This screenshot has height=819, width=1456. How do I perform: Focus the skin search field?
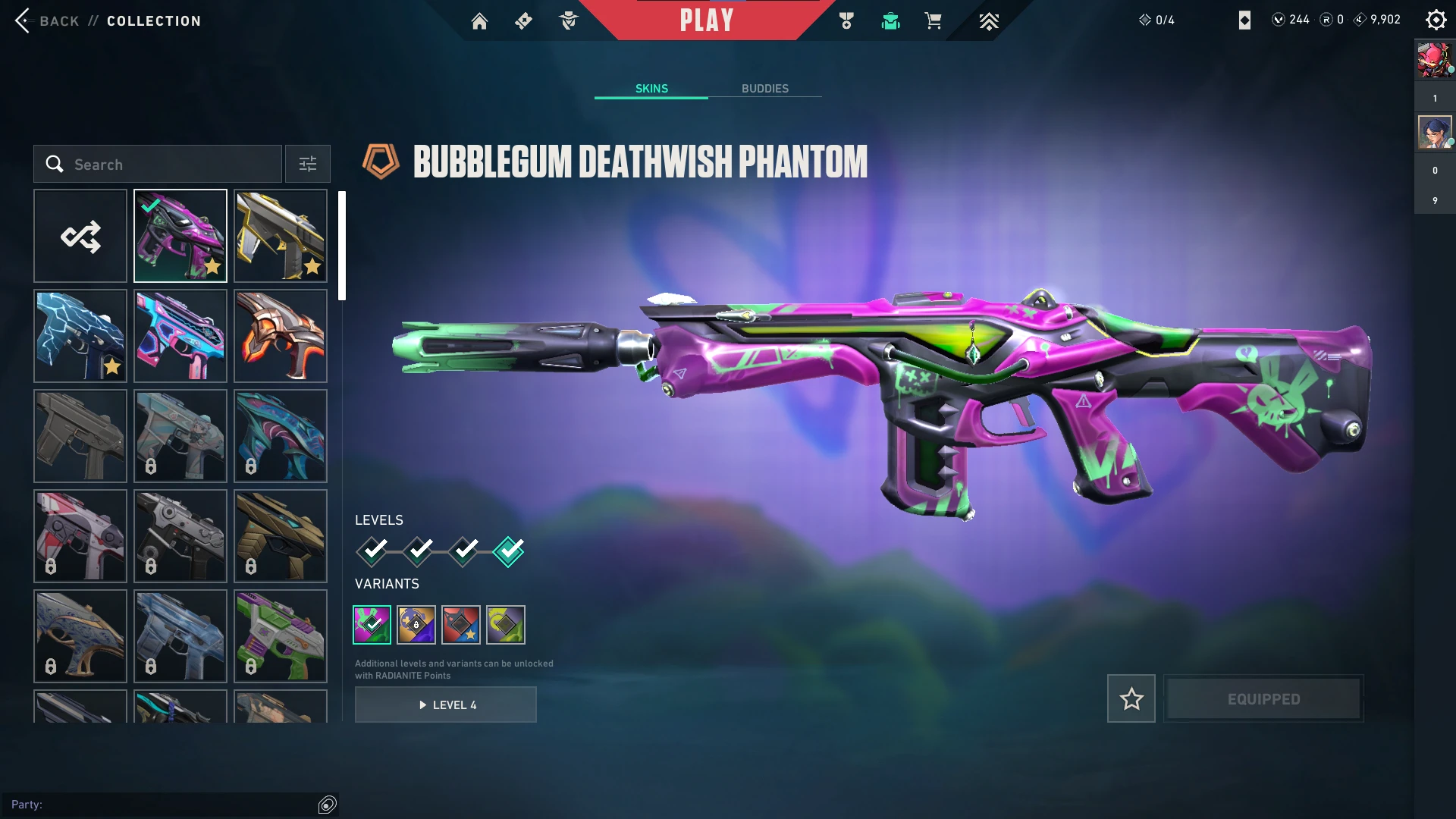(158, 165)
